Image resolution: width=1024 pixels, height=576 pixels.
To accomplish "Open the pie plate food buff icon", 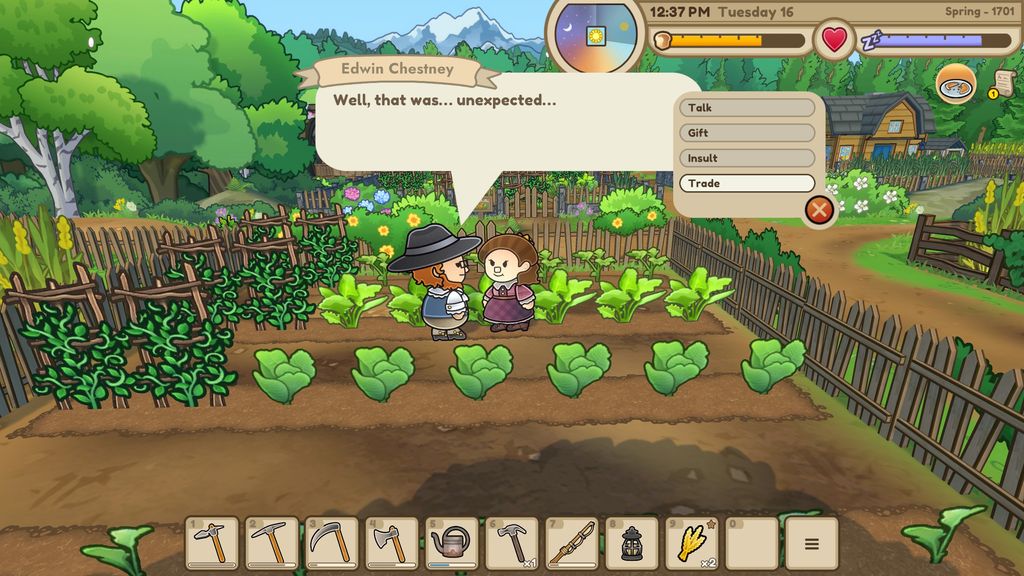I will (957, 84).
